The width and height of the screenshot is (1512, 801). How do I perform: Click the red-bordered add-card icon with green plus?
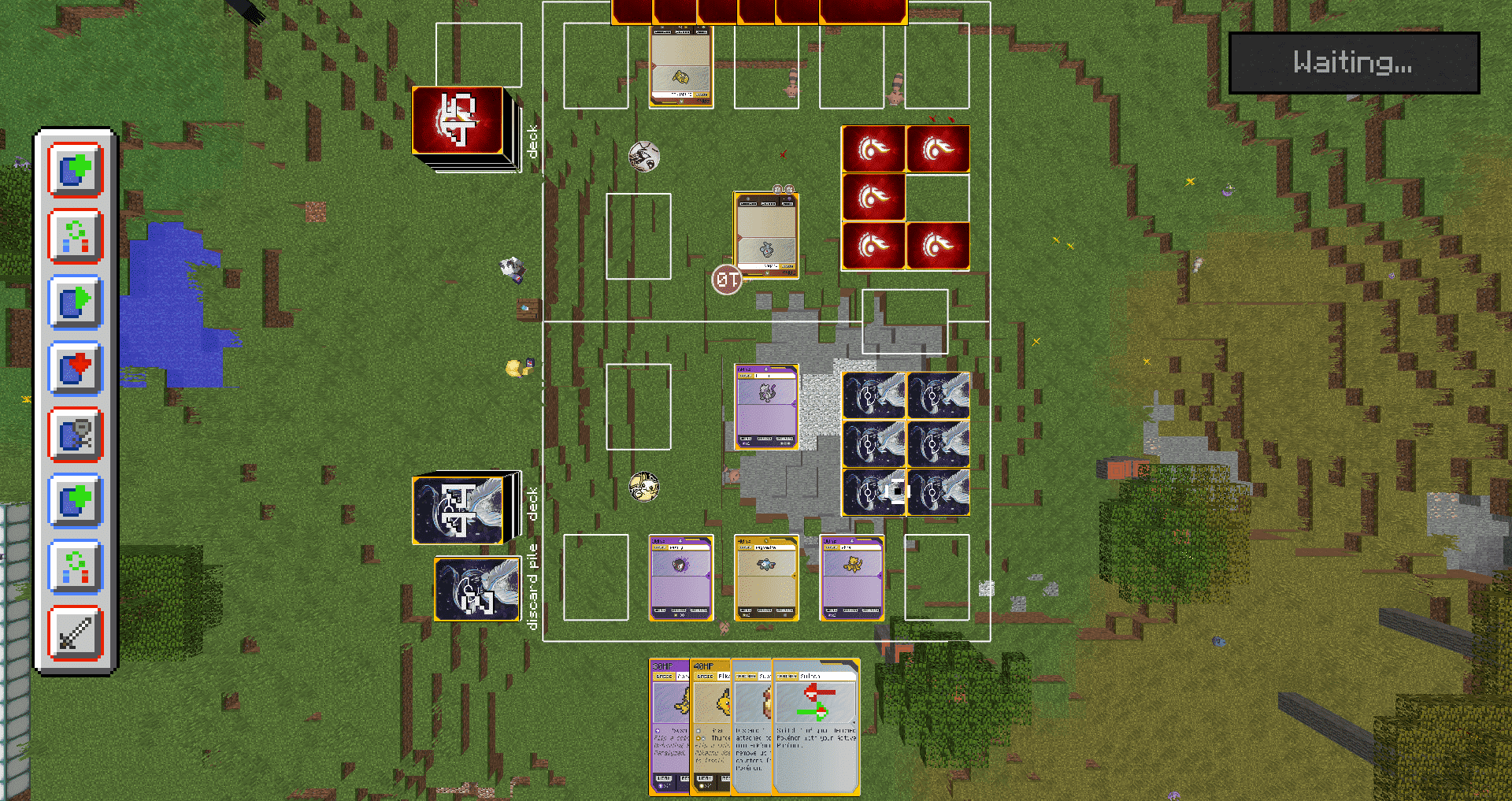coord(75,172)
